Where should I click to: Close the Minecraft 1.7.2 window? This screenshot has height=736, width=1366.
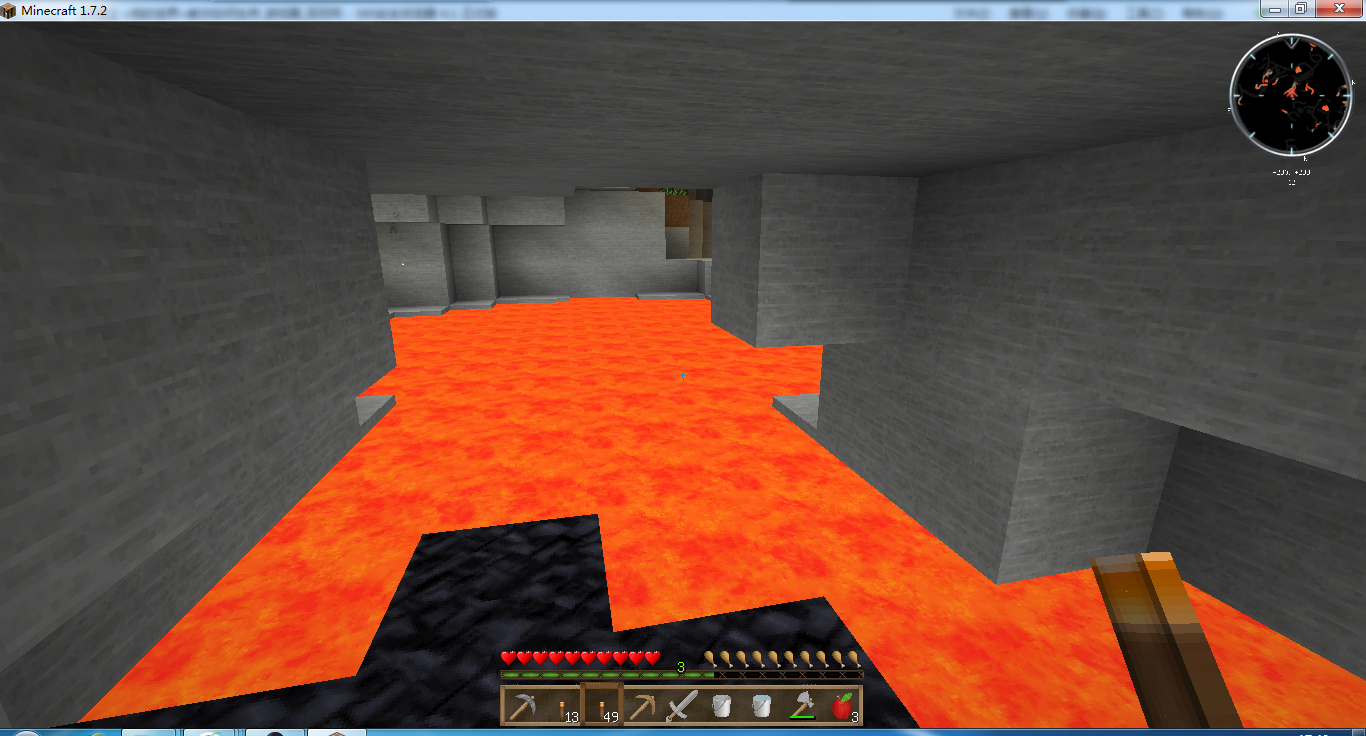coord(1340,9)
